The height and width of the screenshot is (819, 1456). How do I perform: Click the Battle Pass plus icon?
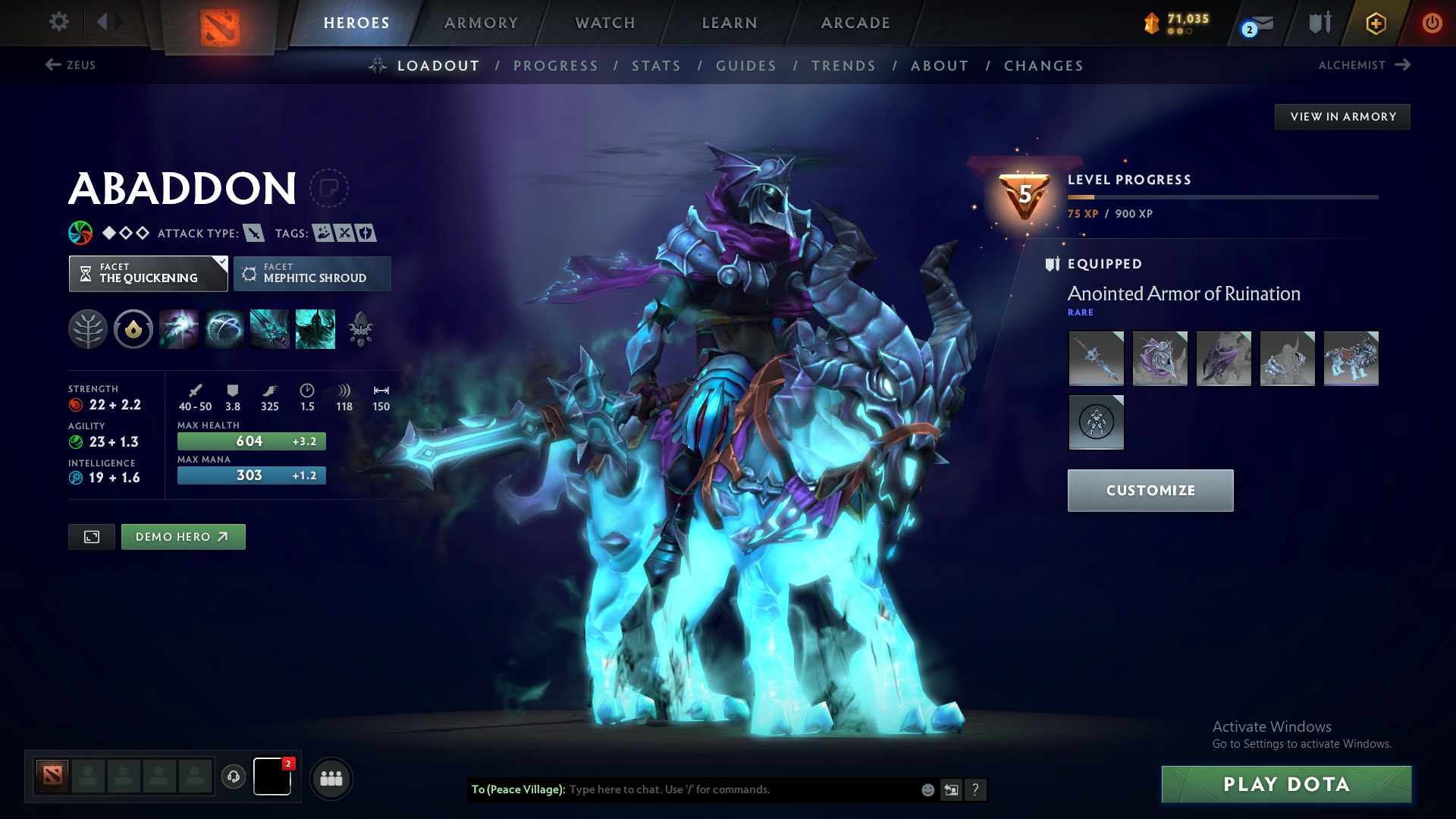click(1376, 23)
